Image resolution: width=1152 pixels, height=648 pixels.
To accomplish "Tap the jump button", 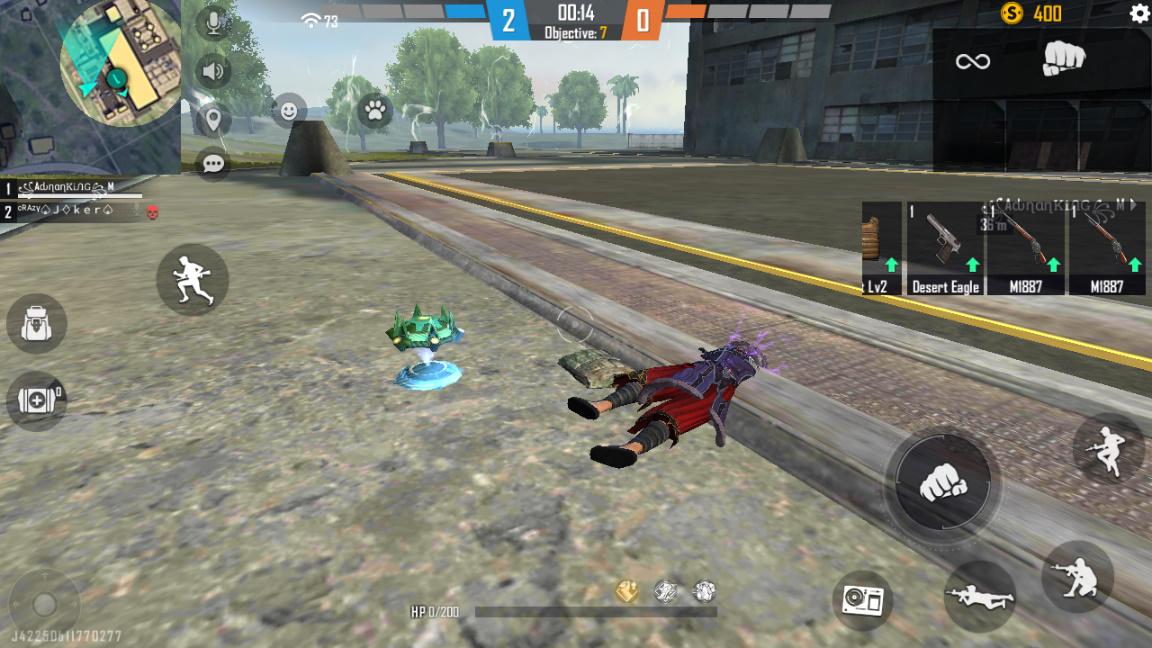I will (x=1109, y=449).
